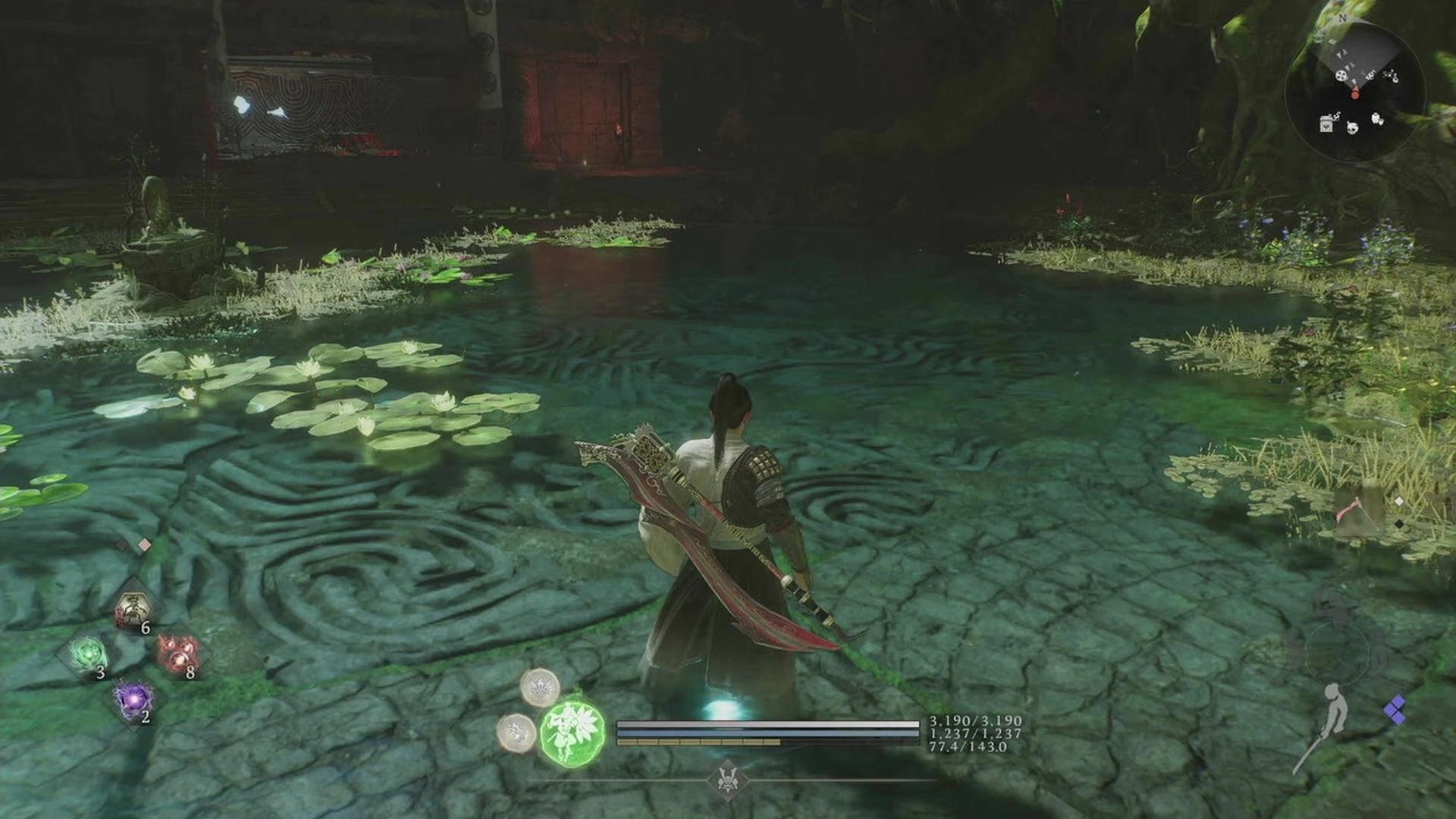Select the purple diamond icon
Image resolution: width=1456 pixels, height=819 pixels.
pos(1395,710)
